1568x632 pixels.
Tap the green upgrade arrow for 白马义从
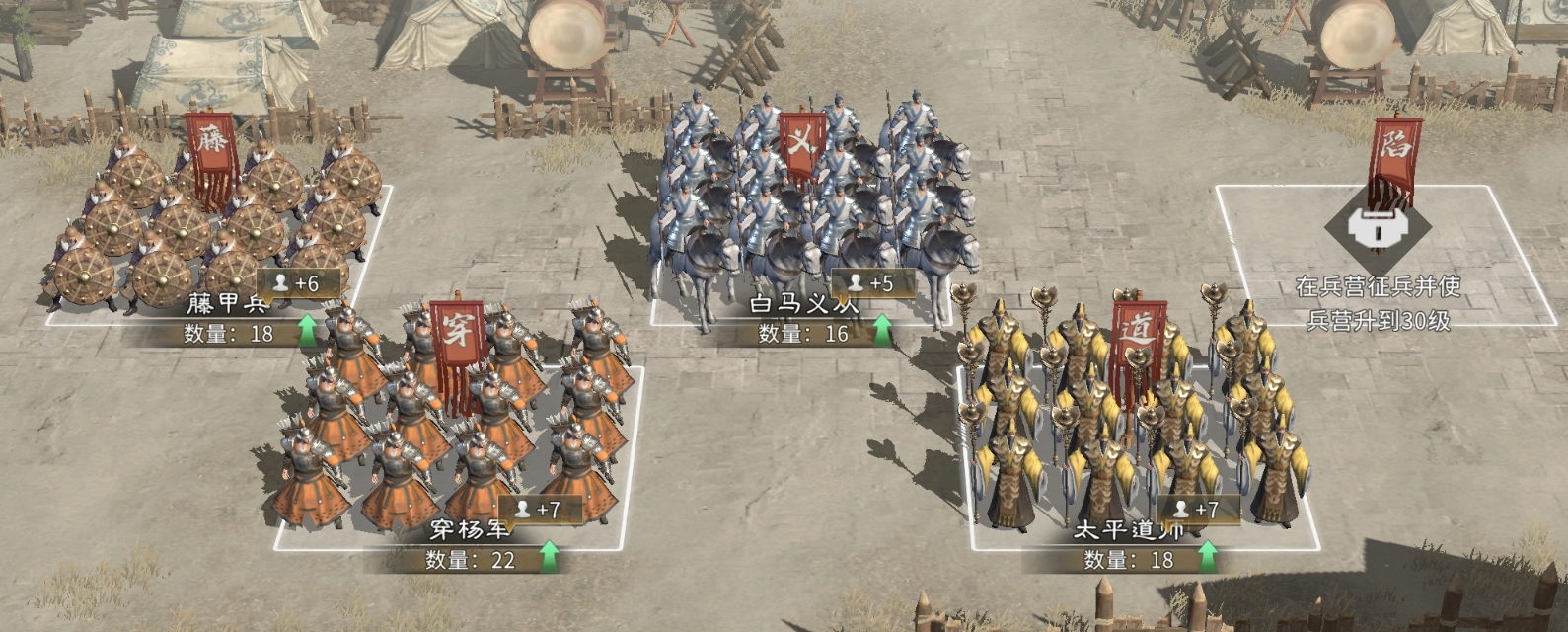click(x=880, y=332)
